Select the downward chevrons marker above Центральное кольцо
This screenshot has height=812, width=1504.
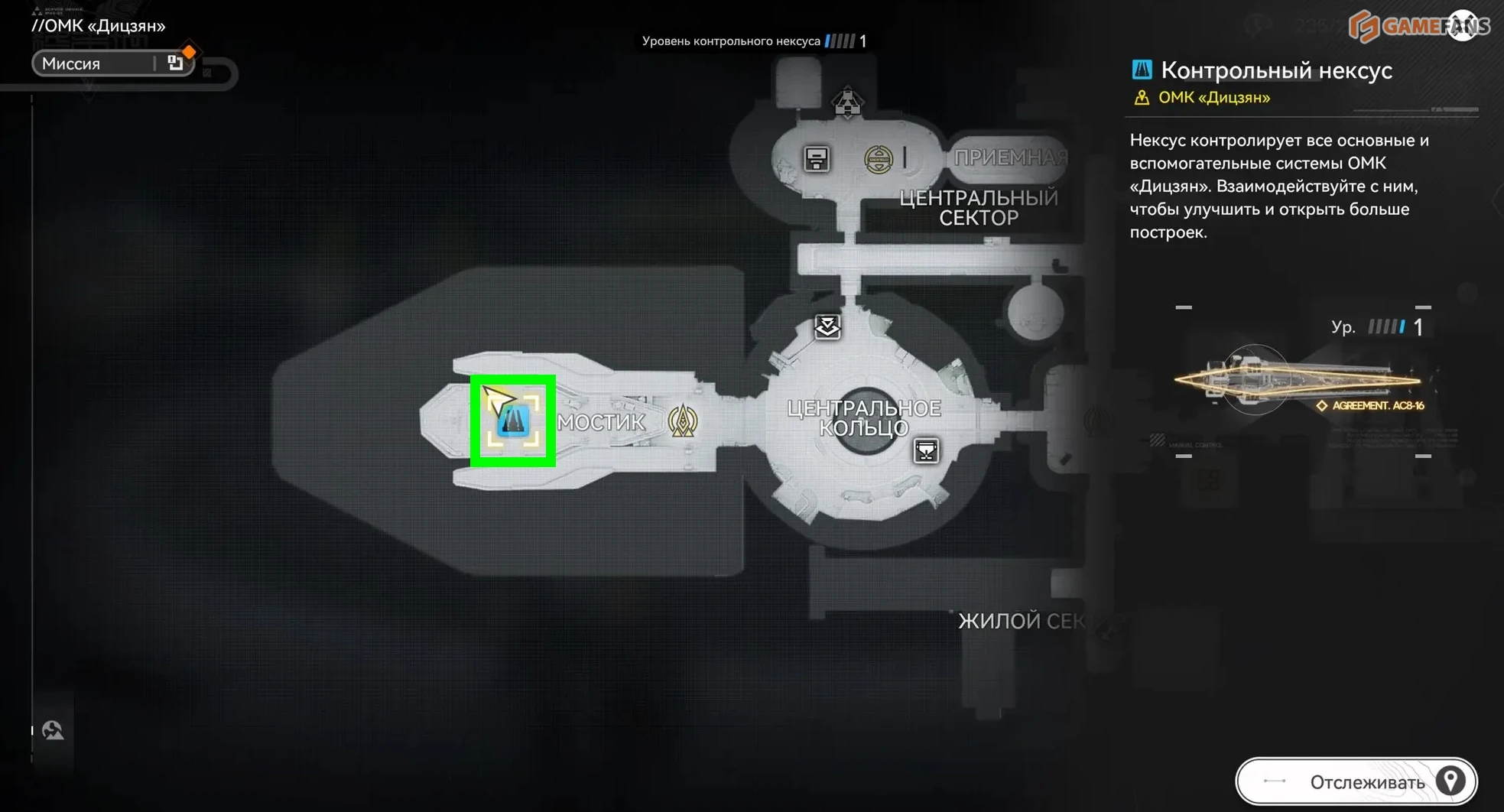(x=827, y=327)
